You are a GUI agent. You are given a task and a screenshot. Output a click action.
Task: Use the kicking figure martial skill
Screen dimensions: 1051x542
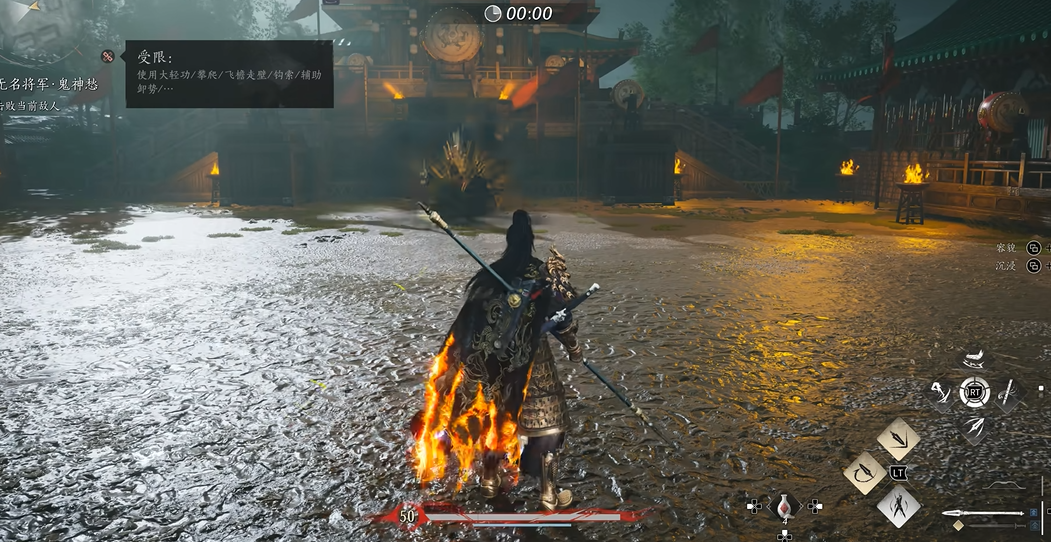click(941, 392)
